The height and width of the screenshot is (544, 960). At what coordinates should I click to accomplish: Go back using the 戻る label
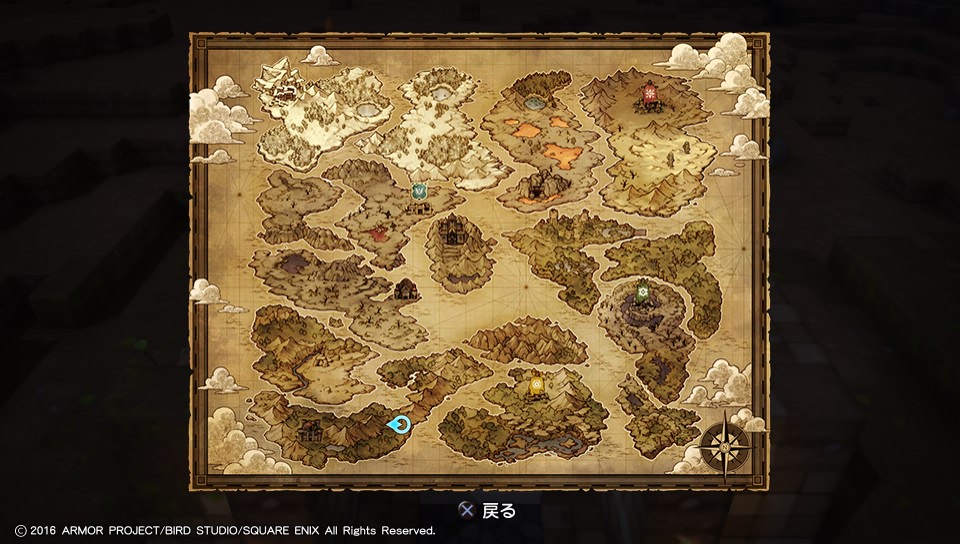(x=498, y=510)
